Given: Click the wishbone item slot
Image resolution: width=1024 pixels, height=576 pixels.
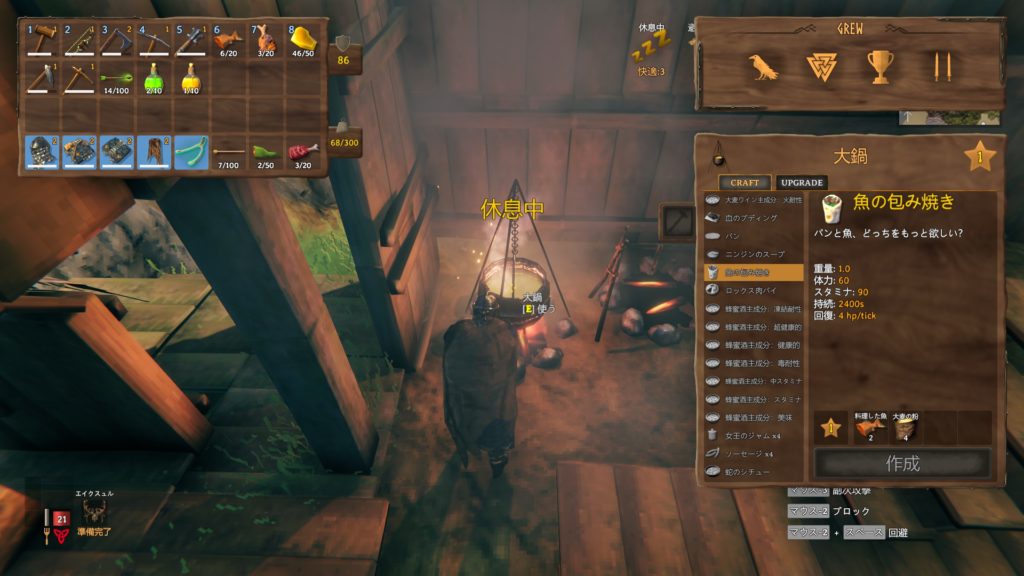Looking at the screenshot, I should click(x=191, y=152).
